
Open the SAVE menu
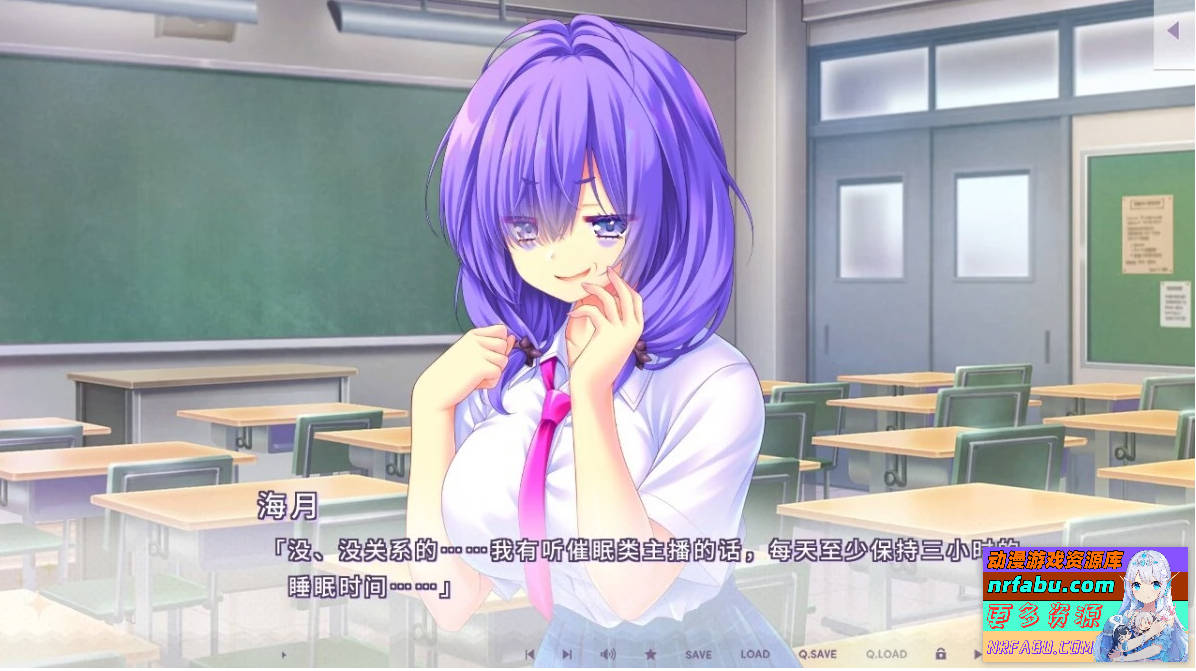point(698,654)
